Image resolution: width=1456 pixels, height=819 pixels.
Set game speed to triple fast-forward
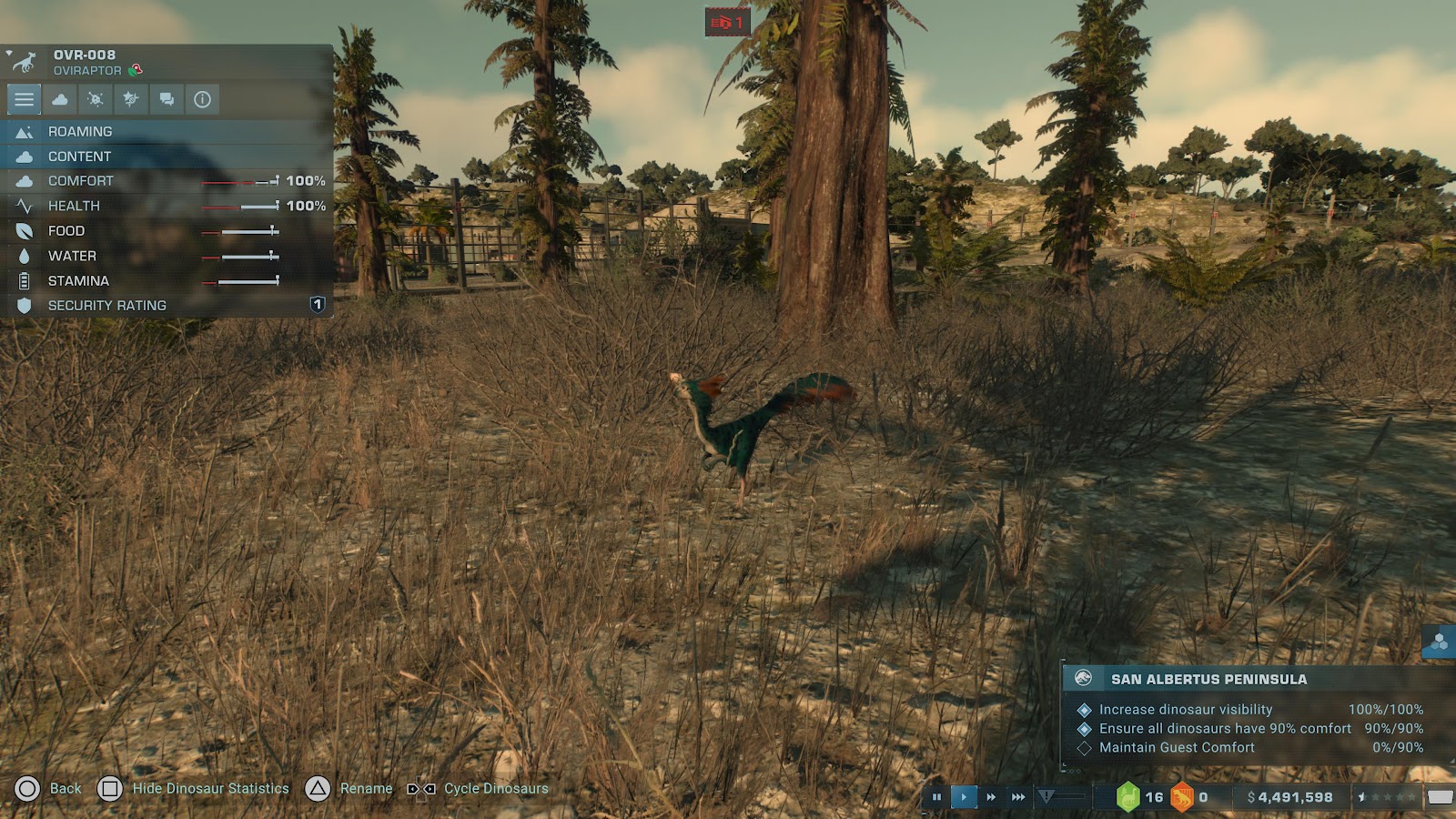1018,797
